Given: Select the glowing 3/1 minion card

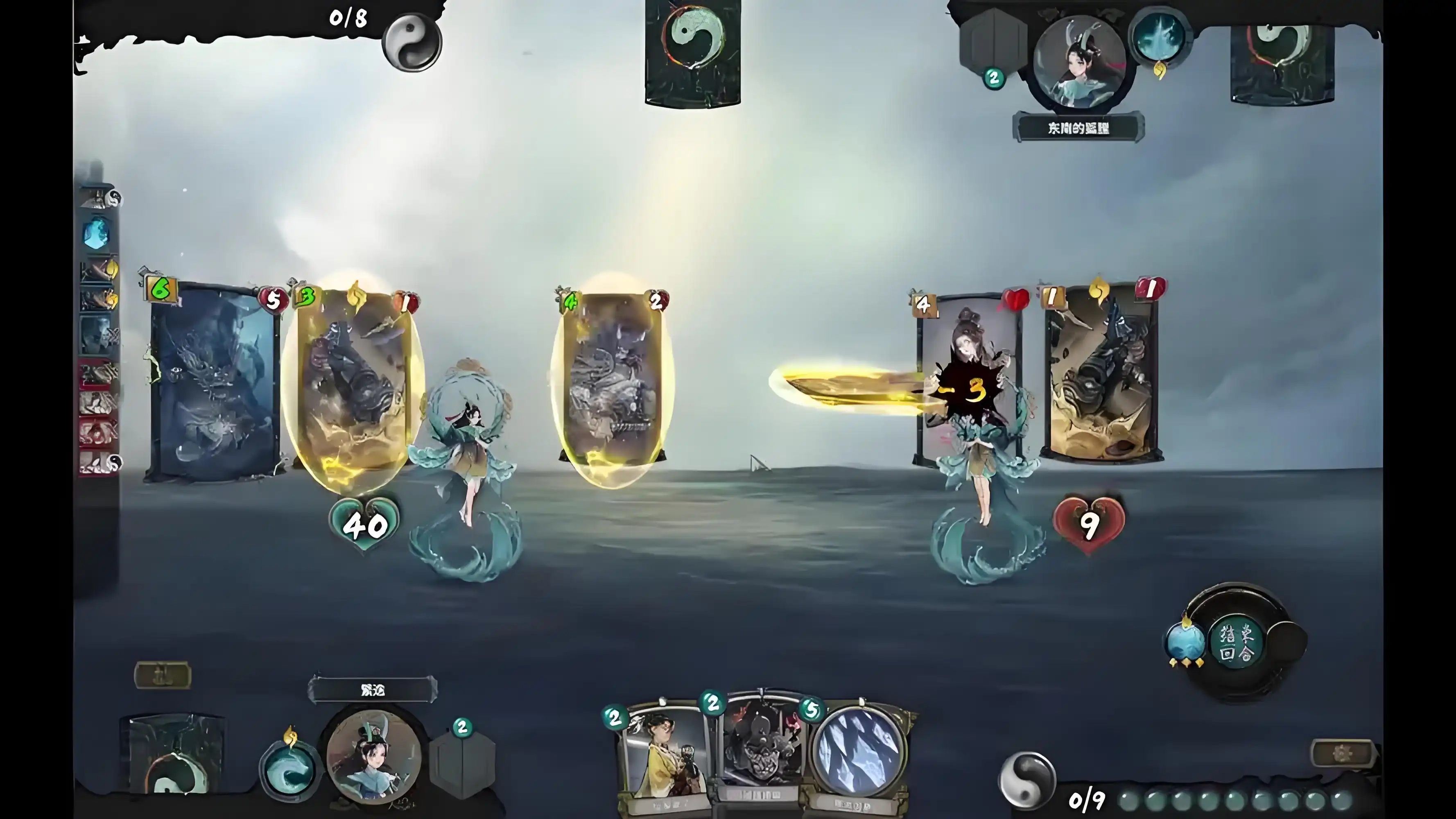Looking at the screenshot, I should pos(353,385).
